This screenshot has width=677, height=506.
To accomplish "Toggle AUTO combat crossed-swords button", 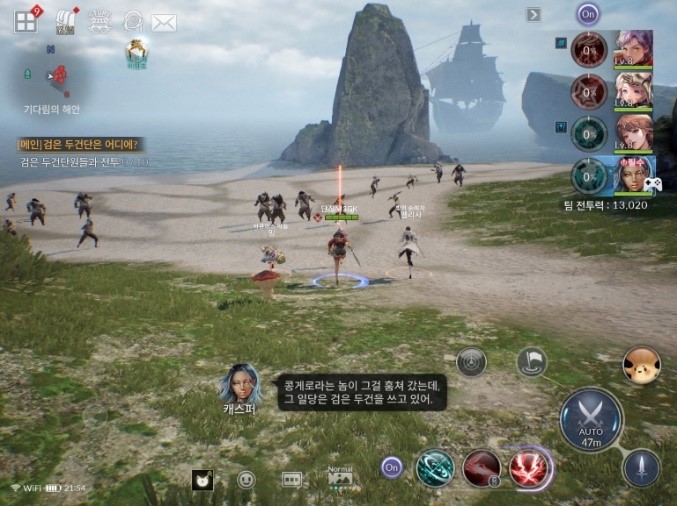I will click(x=590, y=419).
